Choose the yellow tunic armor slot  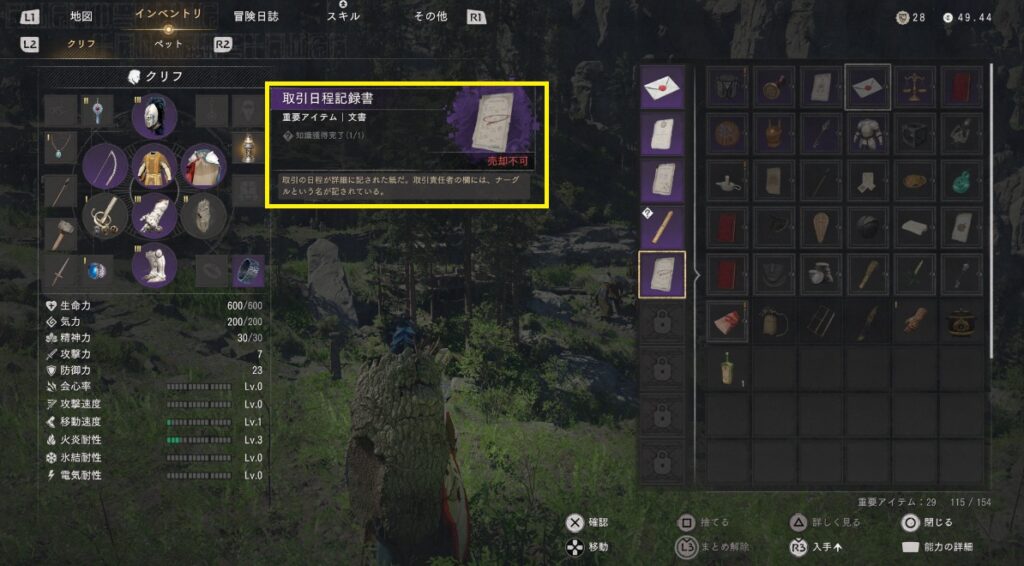(x=155, y=167)
